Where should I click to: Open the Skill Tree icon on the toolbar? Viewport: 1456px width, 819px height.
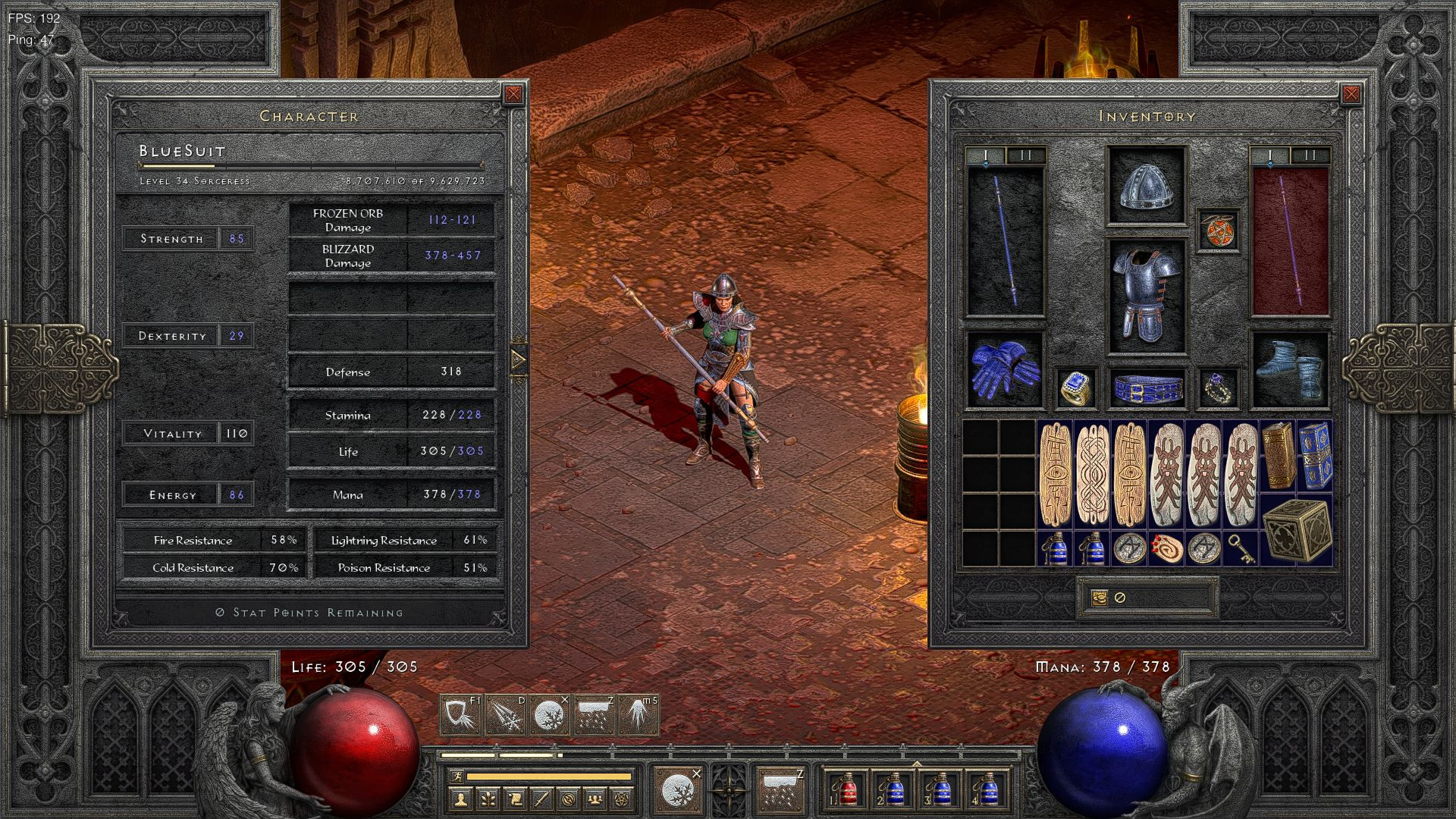click(x=488, y=799)
